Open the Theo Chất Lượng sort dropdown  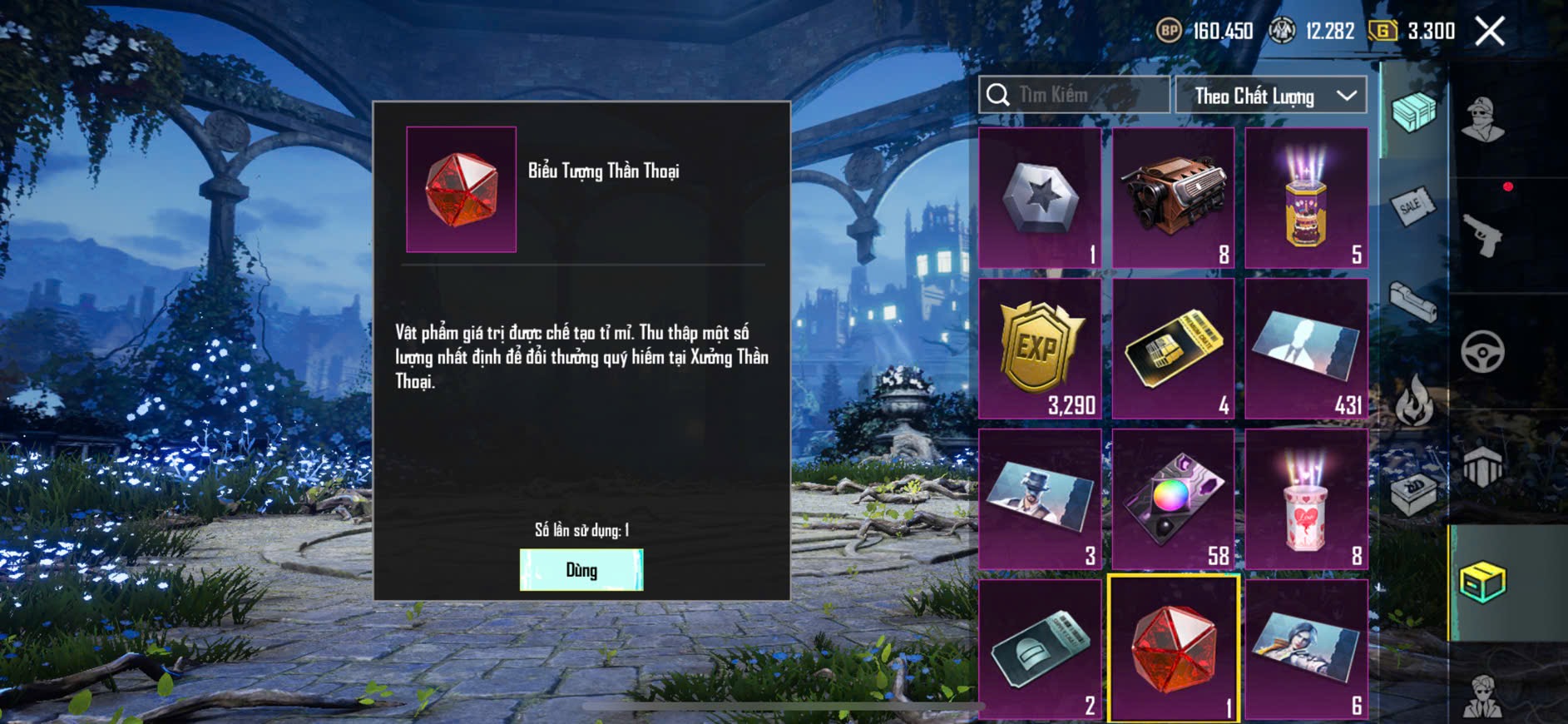[1270, 96]
